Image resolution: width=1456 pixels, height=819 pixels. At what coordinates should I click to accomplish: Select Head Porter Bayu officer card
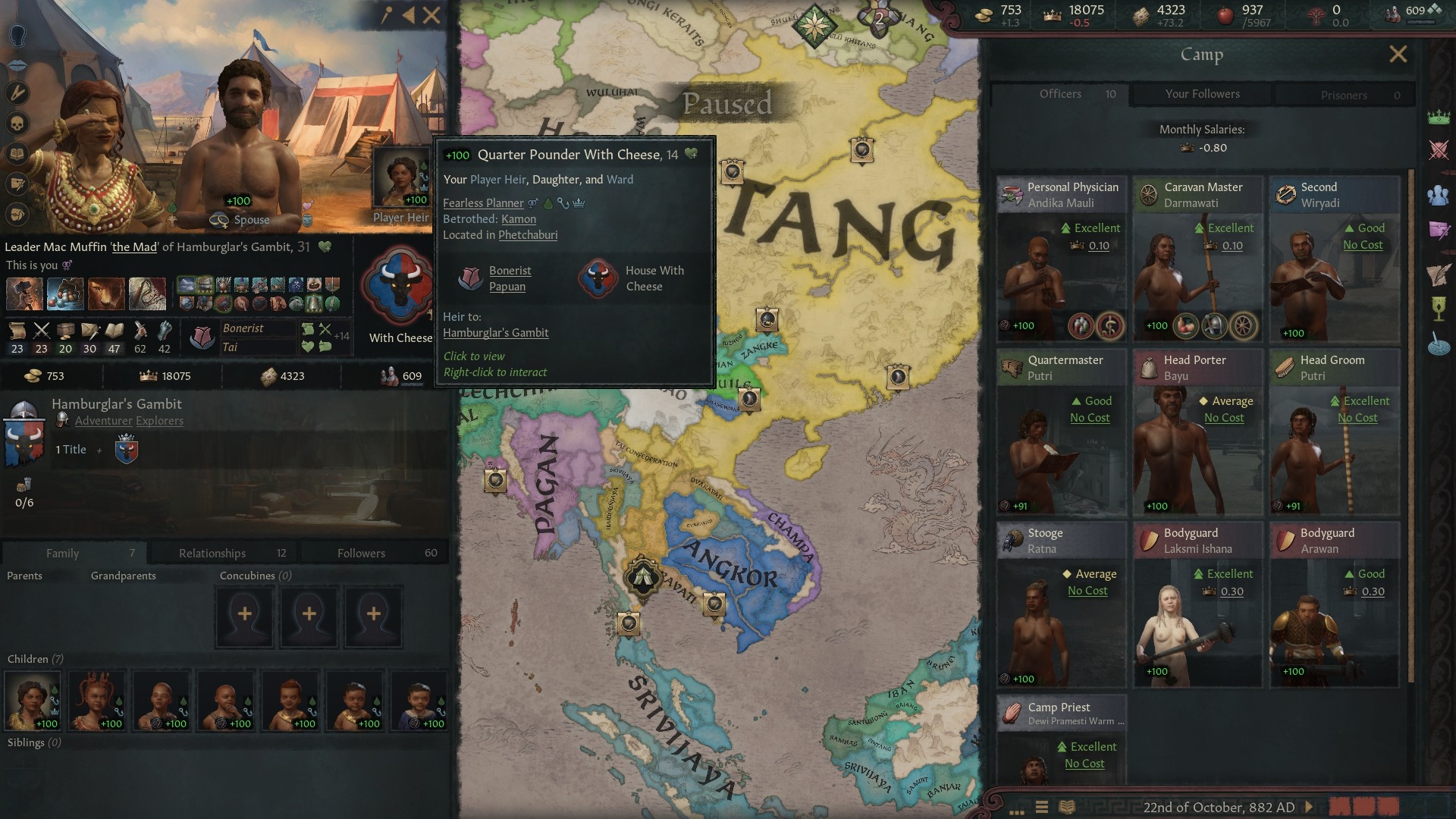[x=1197, y=431]
